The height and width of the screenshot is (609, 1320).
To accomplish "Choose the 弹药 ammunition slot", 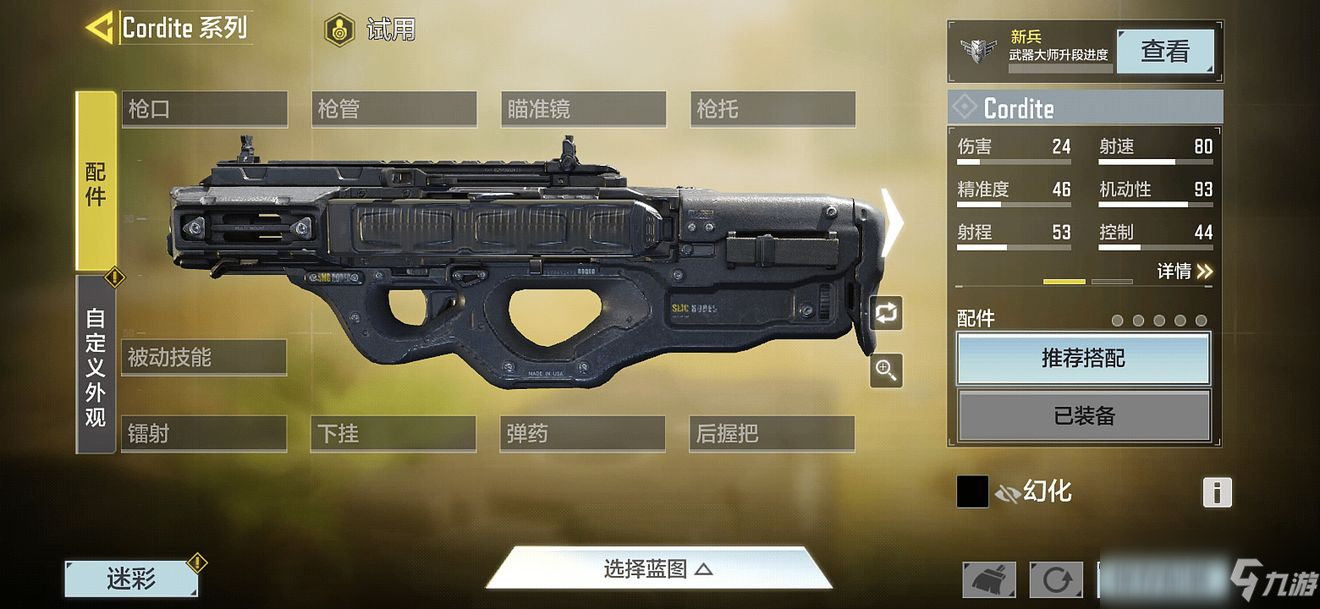I will 583,434.
